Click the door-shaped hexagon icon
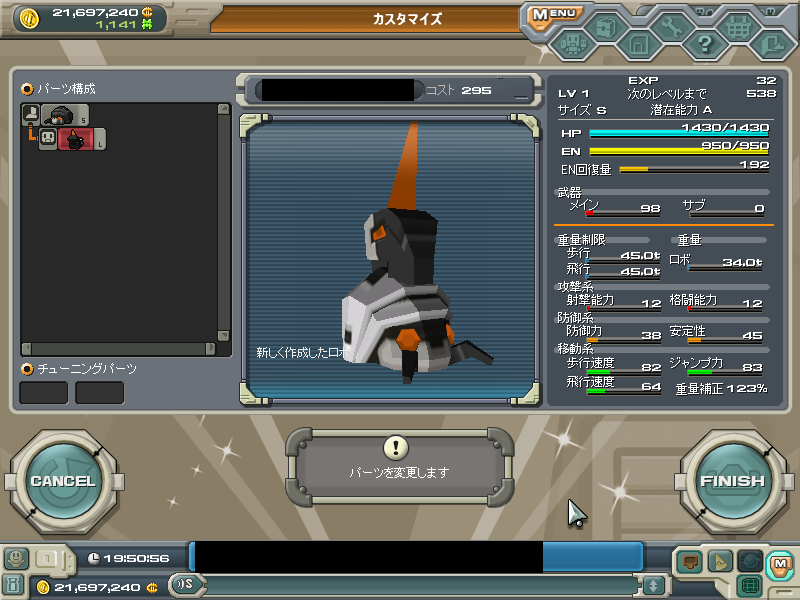The height and width of the screenshot is (600, 800). 638,44
